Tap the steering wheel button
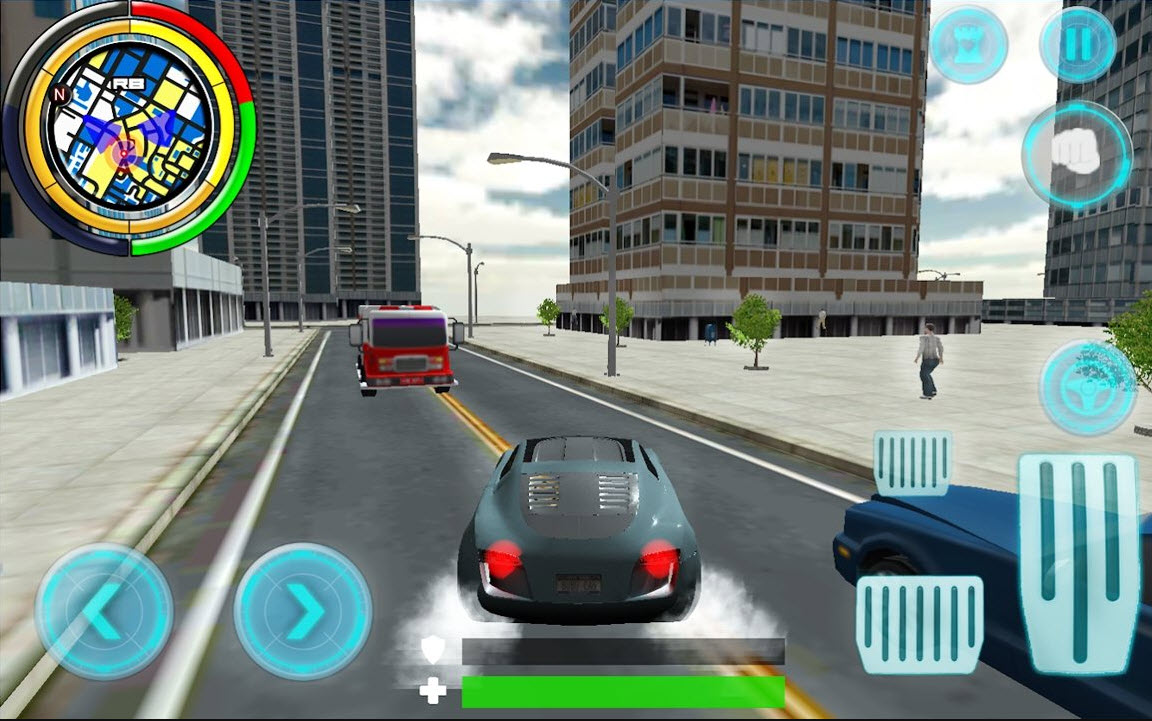Viewport: 1152px width, 721px height. point(1087,387)
